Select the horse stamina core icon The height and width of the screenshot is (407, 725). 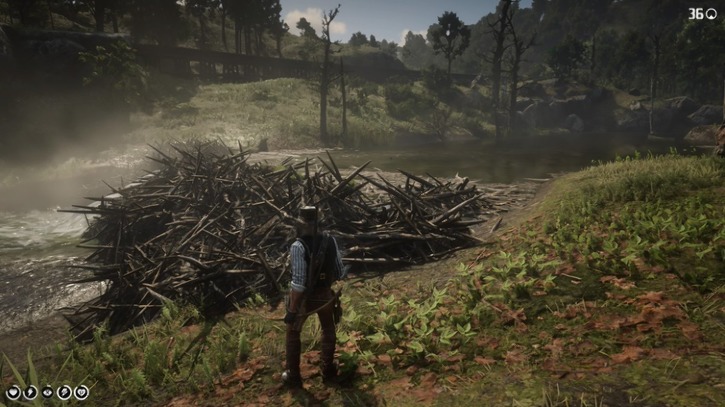coord(64,392)
